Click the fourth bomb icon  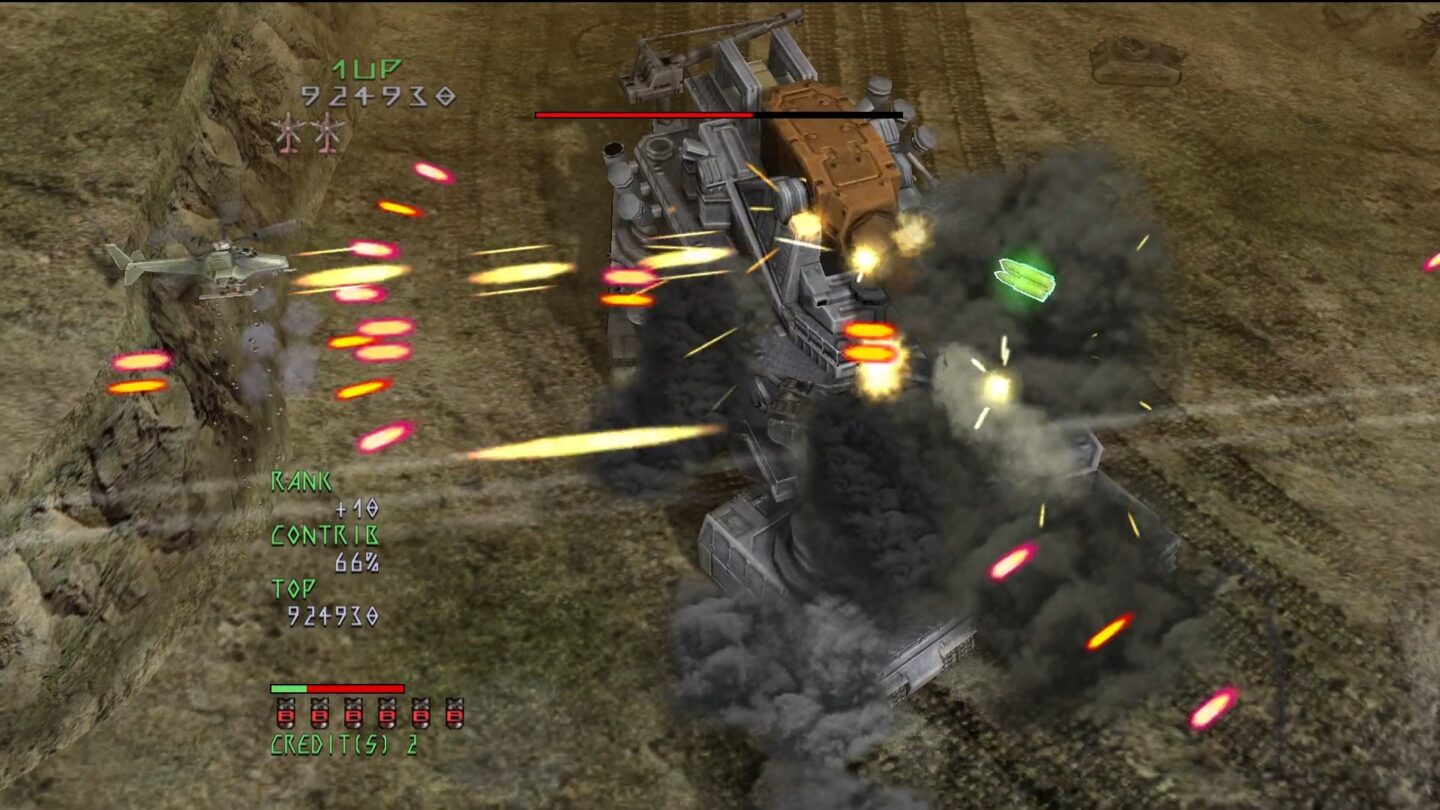click(x=386, y=714)
